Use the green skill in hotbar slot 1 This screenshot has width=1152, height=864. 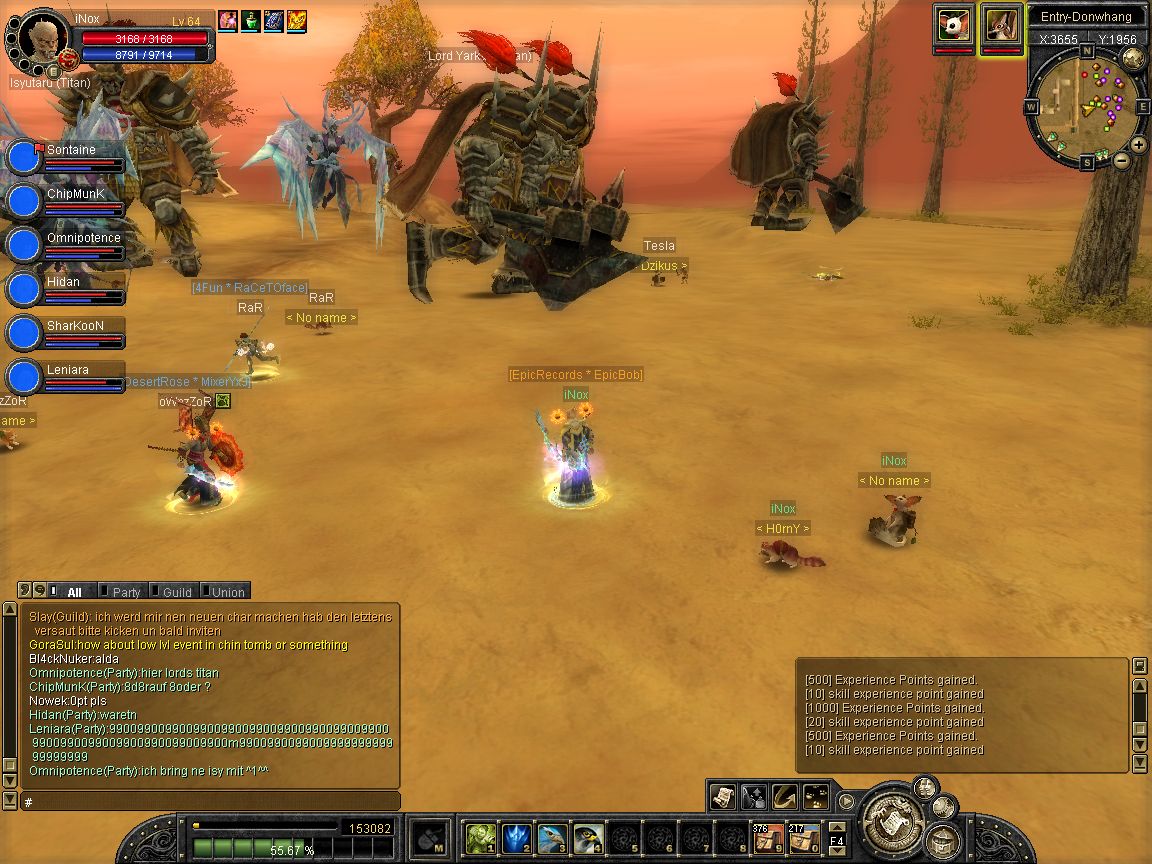(481, 837)
